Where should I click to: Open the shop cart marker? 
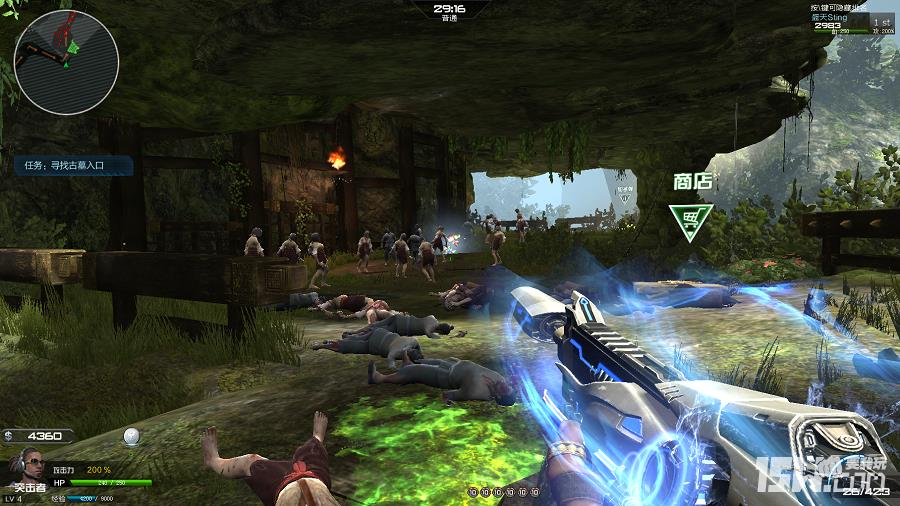(x=691, y=221)
